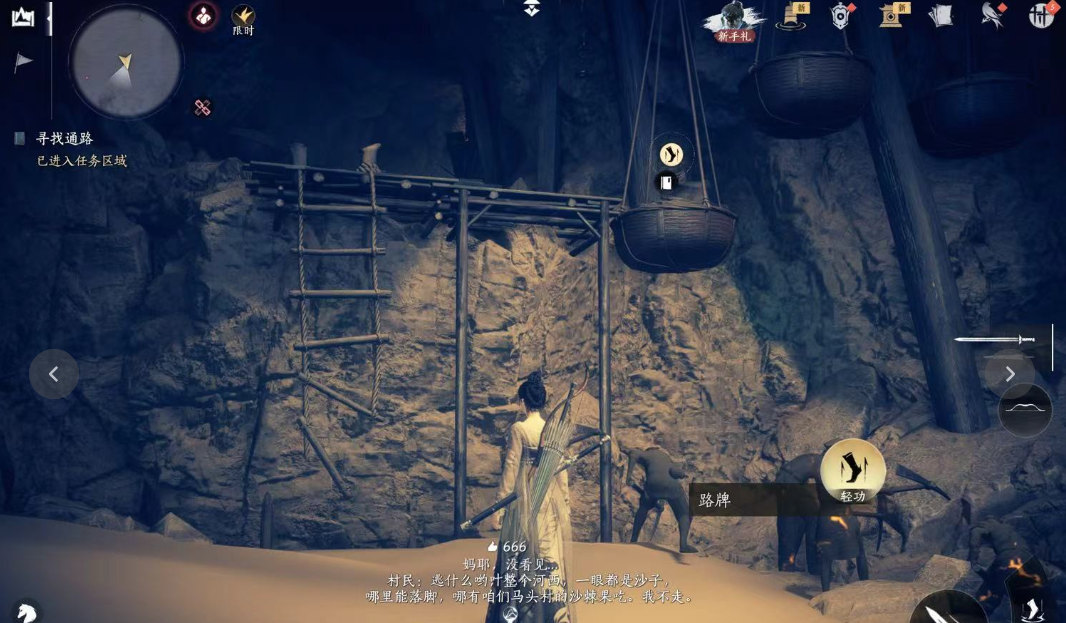Claim the 新手礼 newcomer gift
Screen dimensions: 1066x623
[735, 20]
